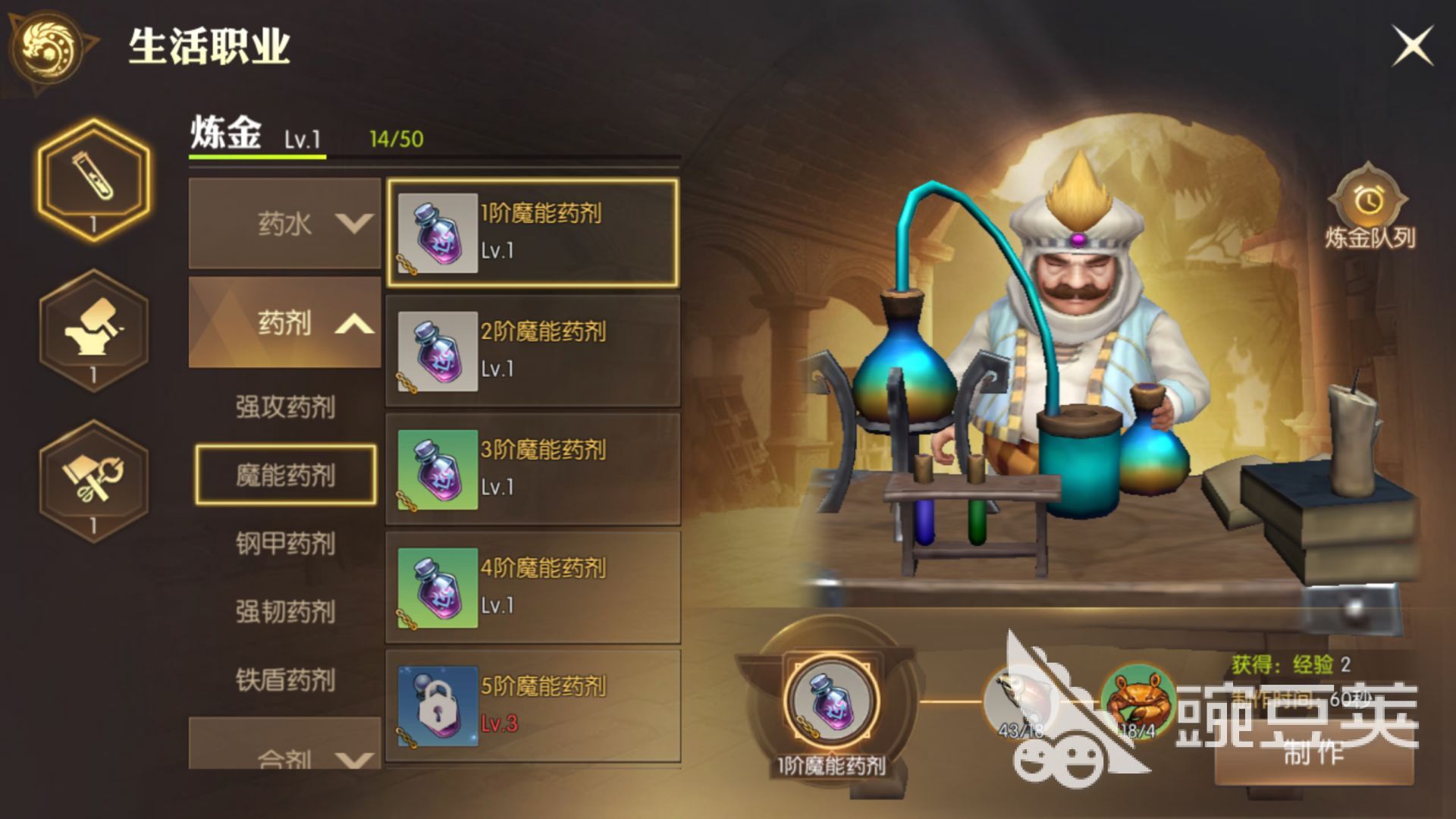This screenshot has height=819, width=1456.
Task: Select the 4阶魔能药剂 recipe
Action: pos(532,588)
